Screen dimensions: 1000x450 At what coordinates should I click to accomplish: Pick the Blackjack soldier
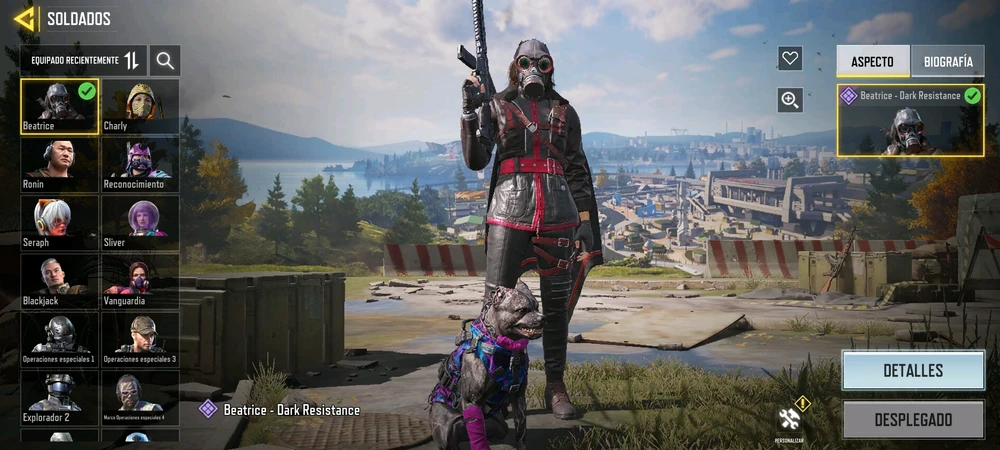(60, 281)
